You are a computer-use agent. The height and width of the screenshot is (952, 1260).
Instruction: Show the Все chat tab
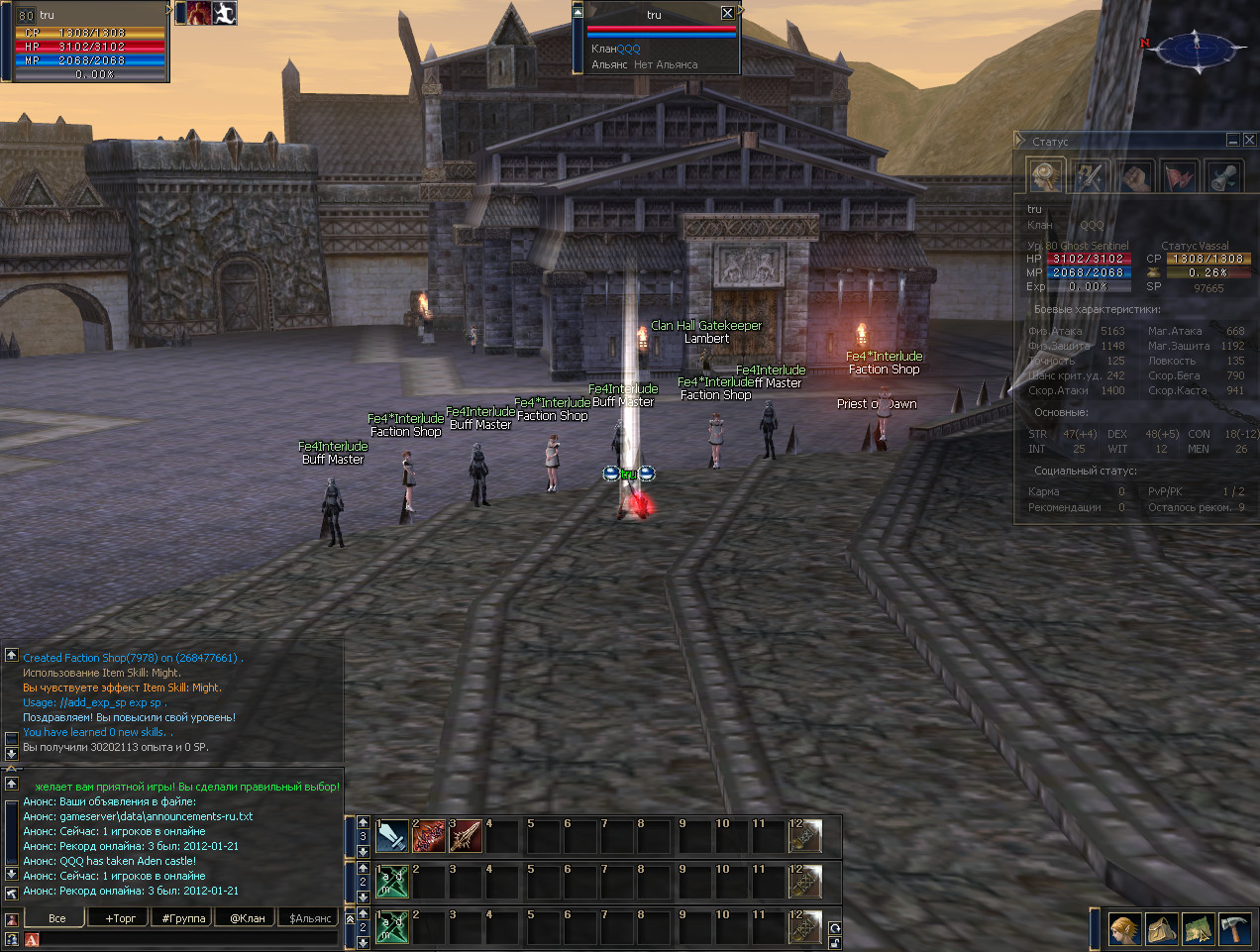pos(57,918)
